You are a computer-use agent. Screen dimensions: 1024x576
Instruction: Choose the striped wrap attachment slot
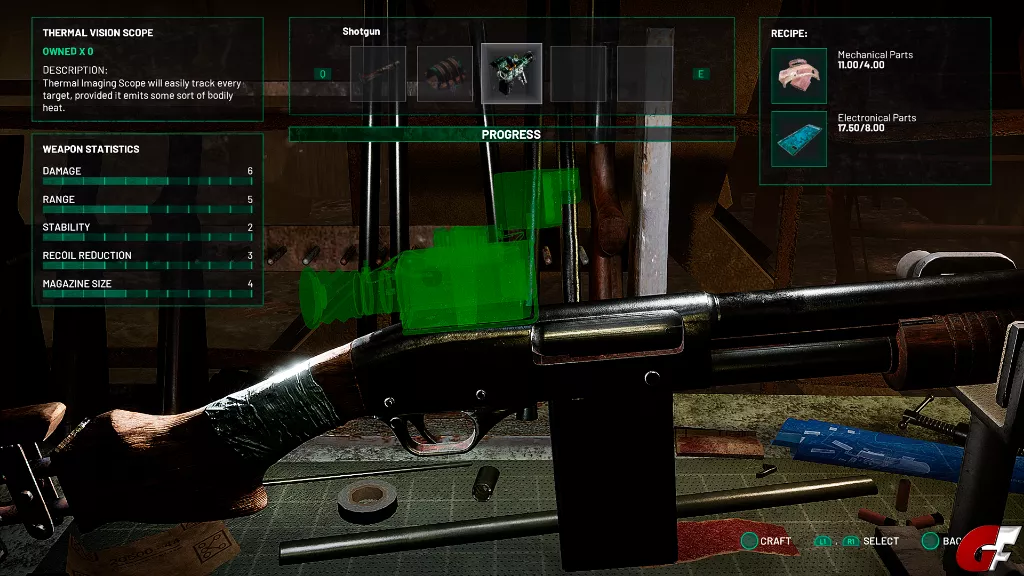(445, 74)
